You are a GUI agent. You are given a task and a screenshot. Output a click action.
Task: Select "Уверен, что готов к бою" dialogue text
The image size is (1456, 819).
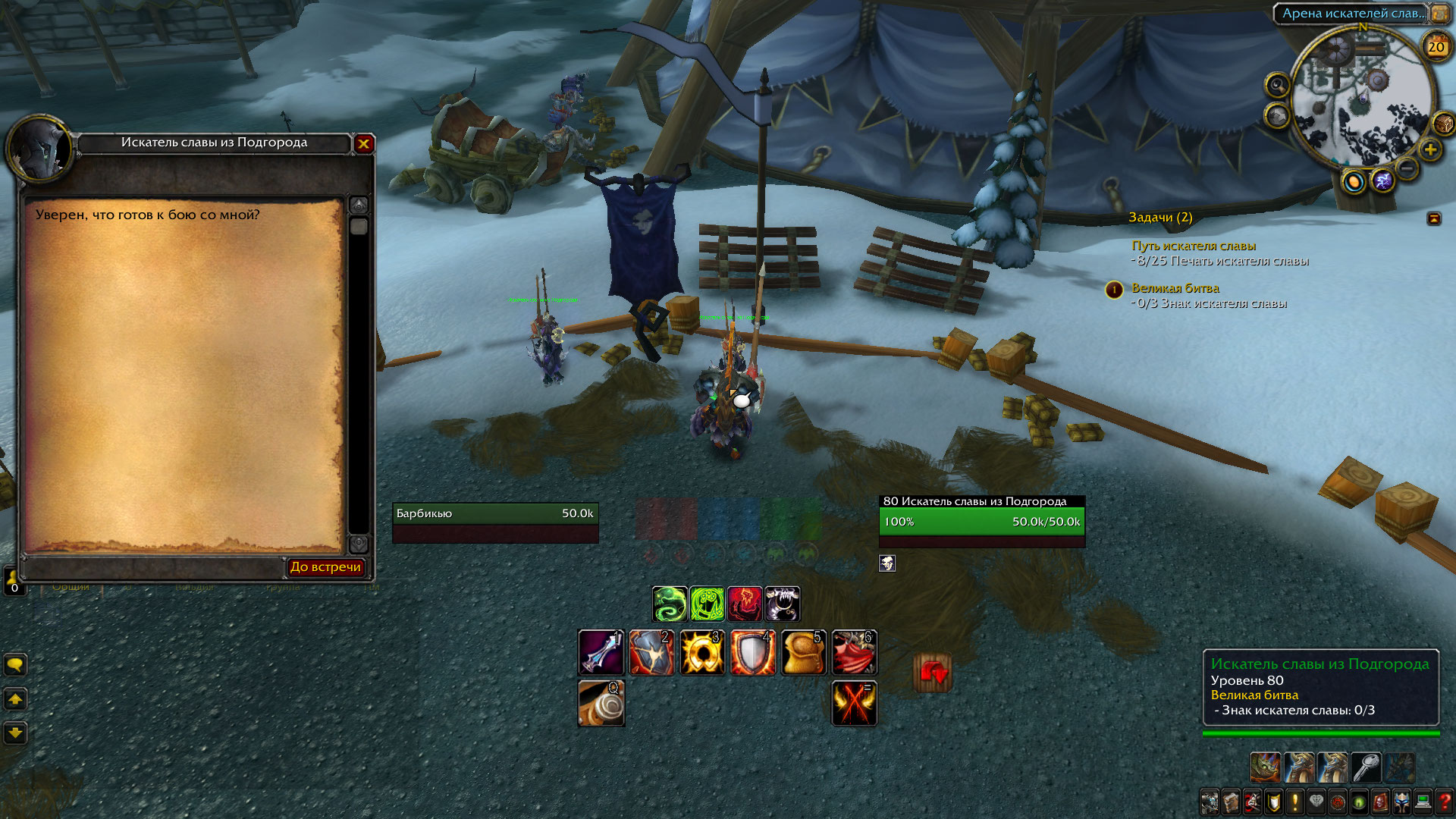tap(147, 215)
